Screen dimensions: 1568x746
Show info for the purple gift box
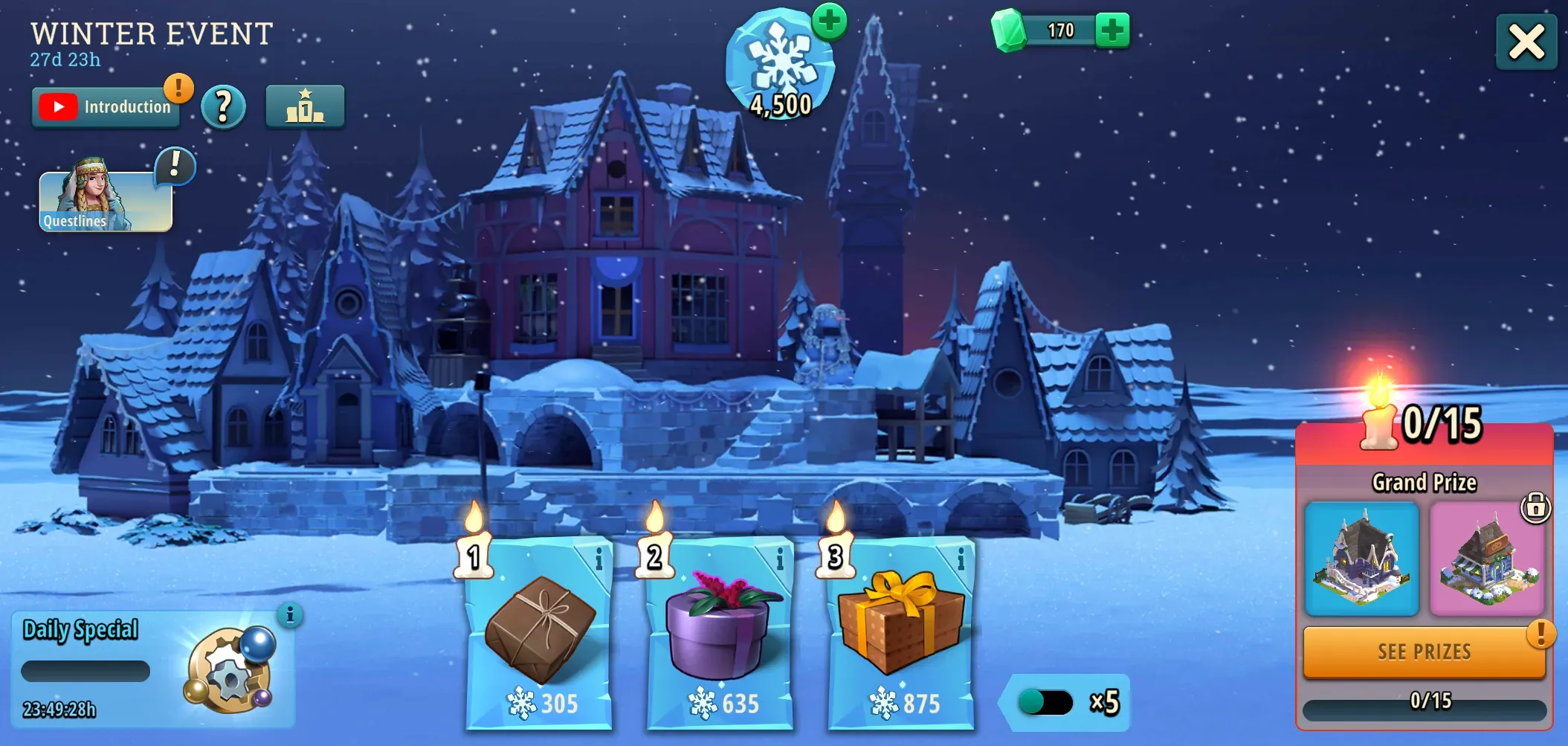(779, 559)
